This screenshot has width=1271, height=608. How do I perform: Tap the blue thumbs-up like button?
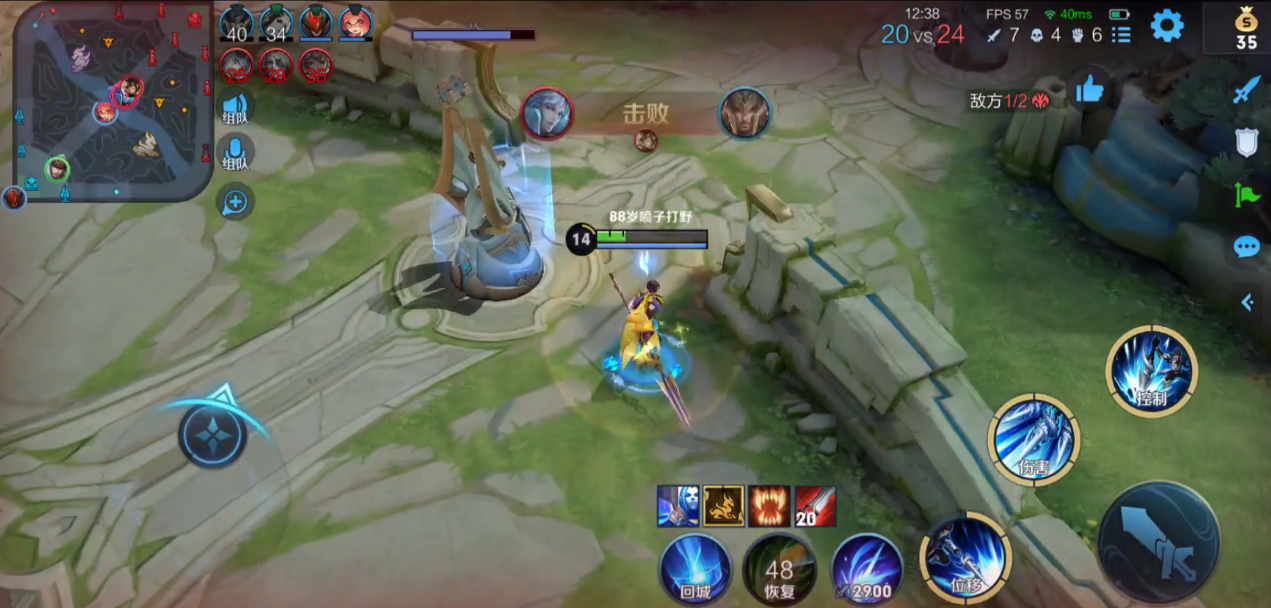(1089, 92)
